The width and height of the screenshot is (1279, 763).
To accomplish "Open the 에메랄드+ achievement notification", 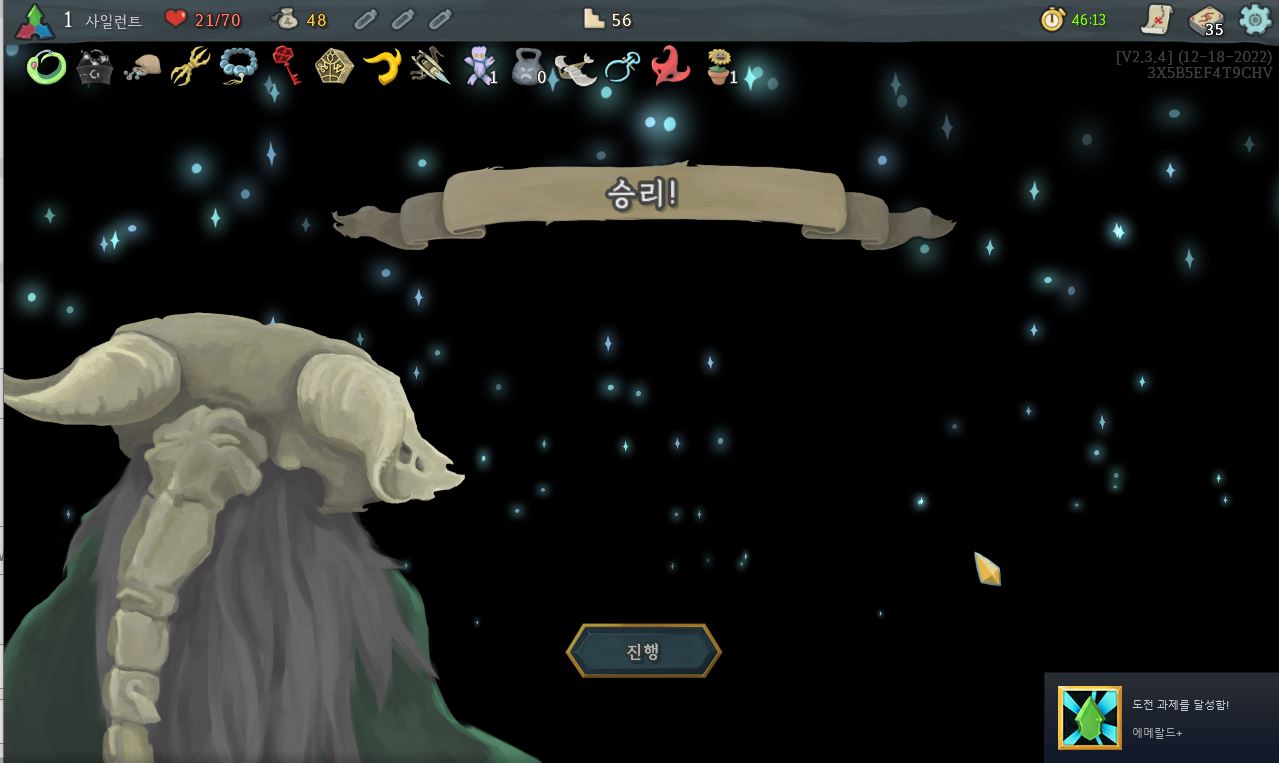I will (x=1160, y=718).
